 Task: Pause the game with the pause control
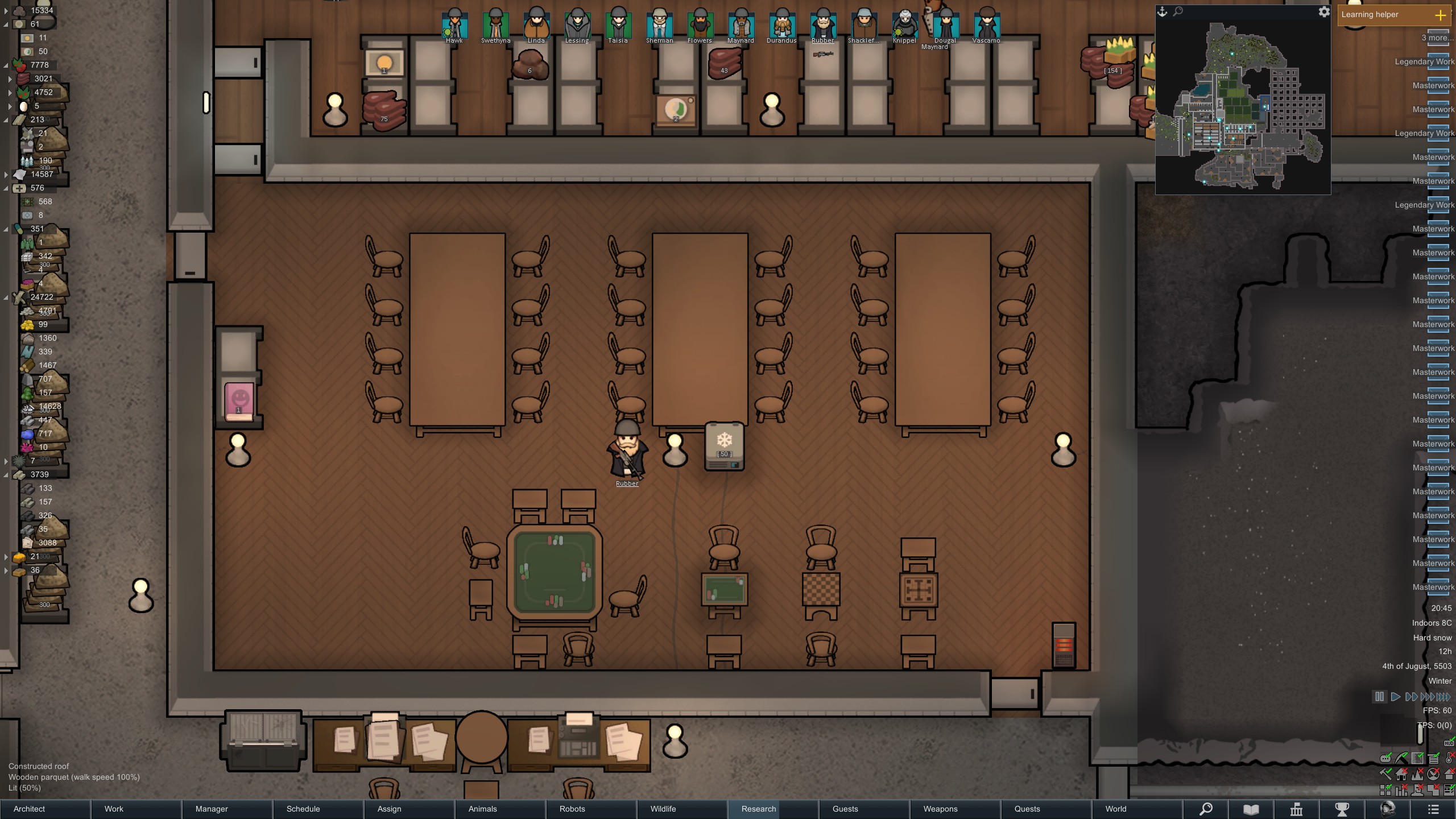pyautogui.click(x=1381, y=696)
